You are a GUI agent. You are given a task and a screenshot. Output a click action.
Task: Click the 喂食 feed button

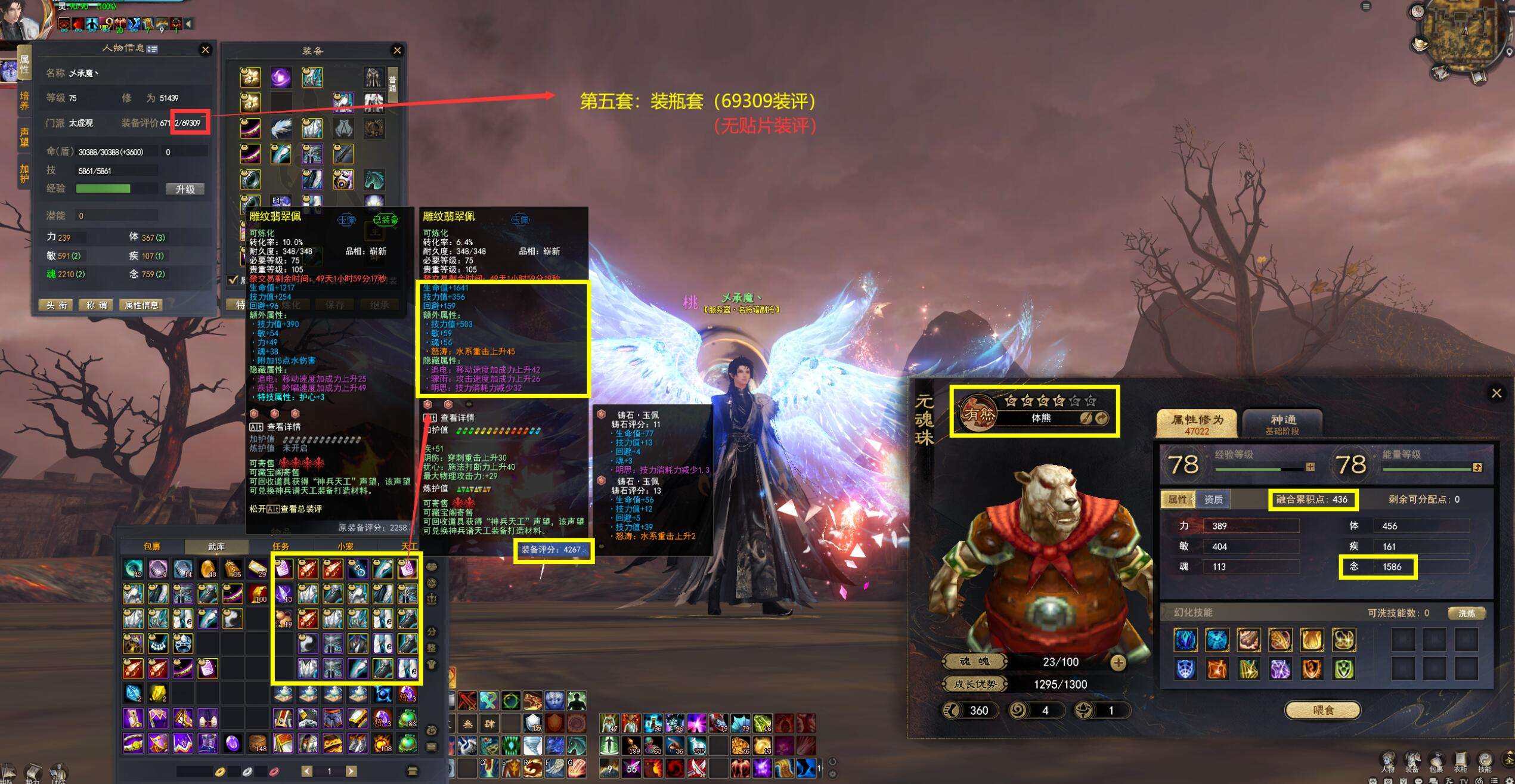tap(1323, 710)
